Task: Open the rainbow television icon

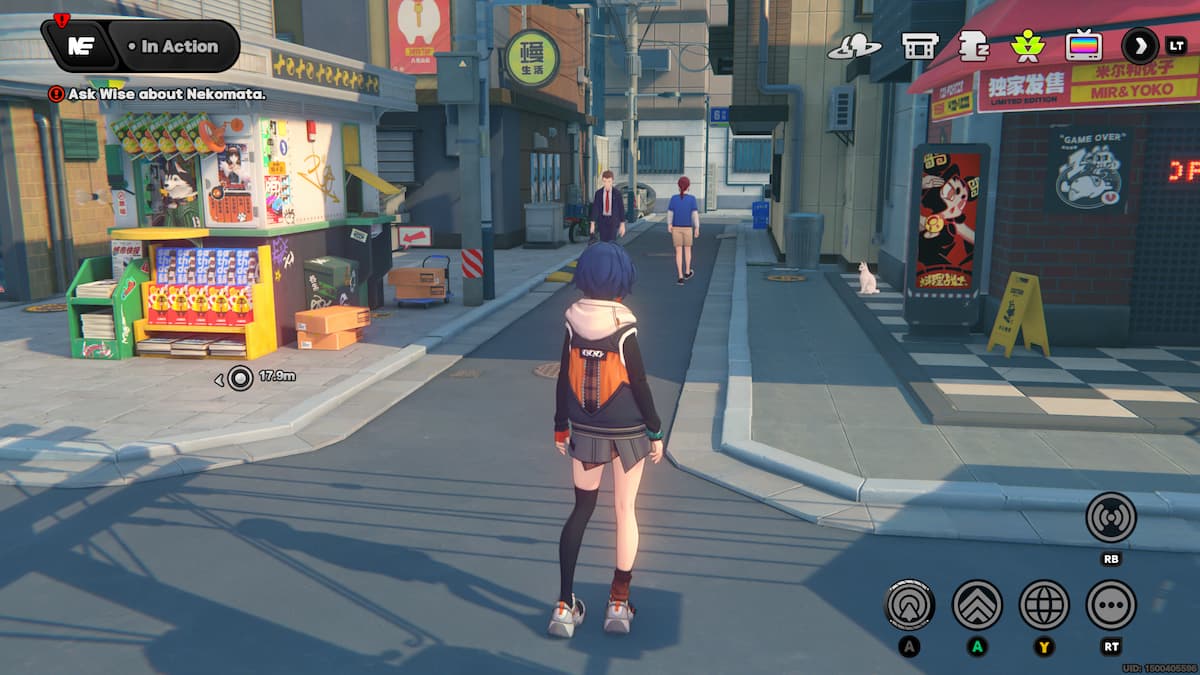Action: point(1083,46)
